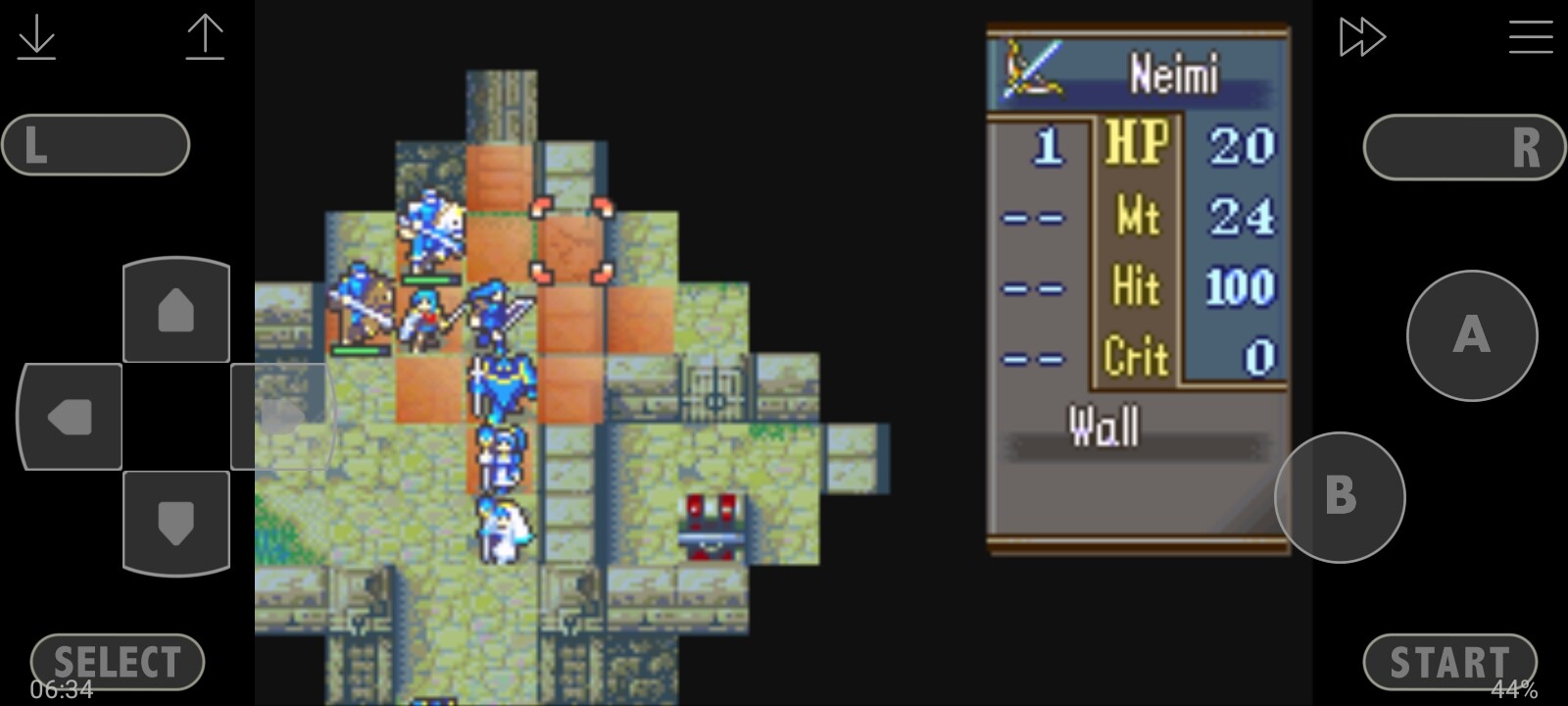This screenshot has height=706, width=1568.
Task: Tap the B cancel button
Action: pyautogui.click(x=1340, y=497)
